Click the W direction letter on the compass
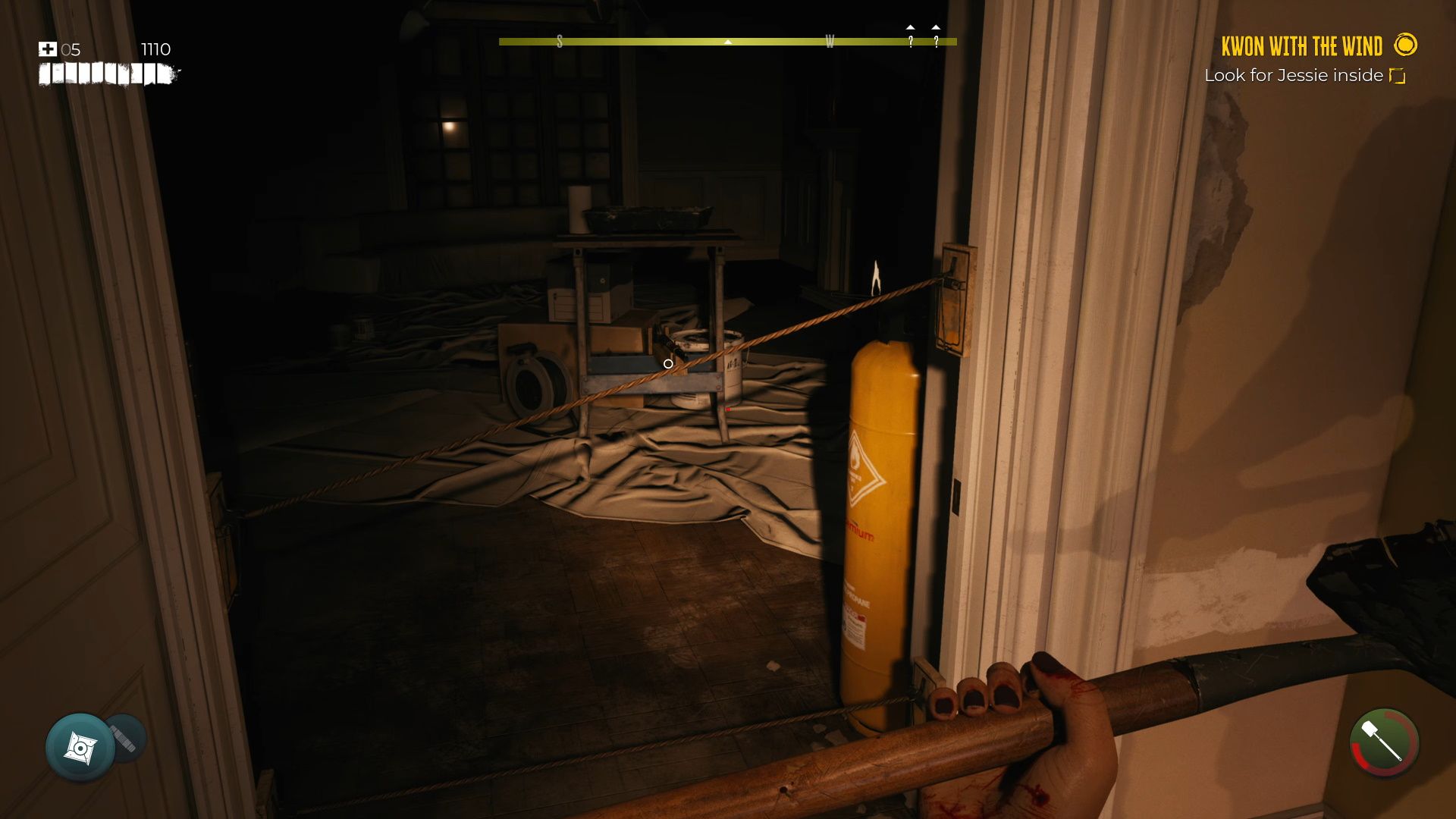Screen dimensions: 1456x819 point(831,42)
